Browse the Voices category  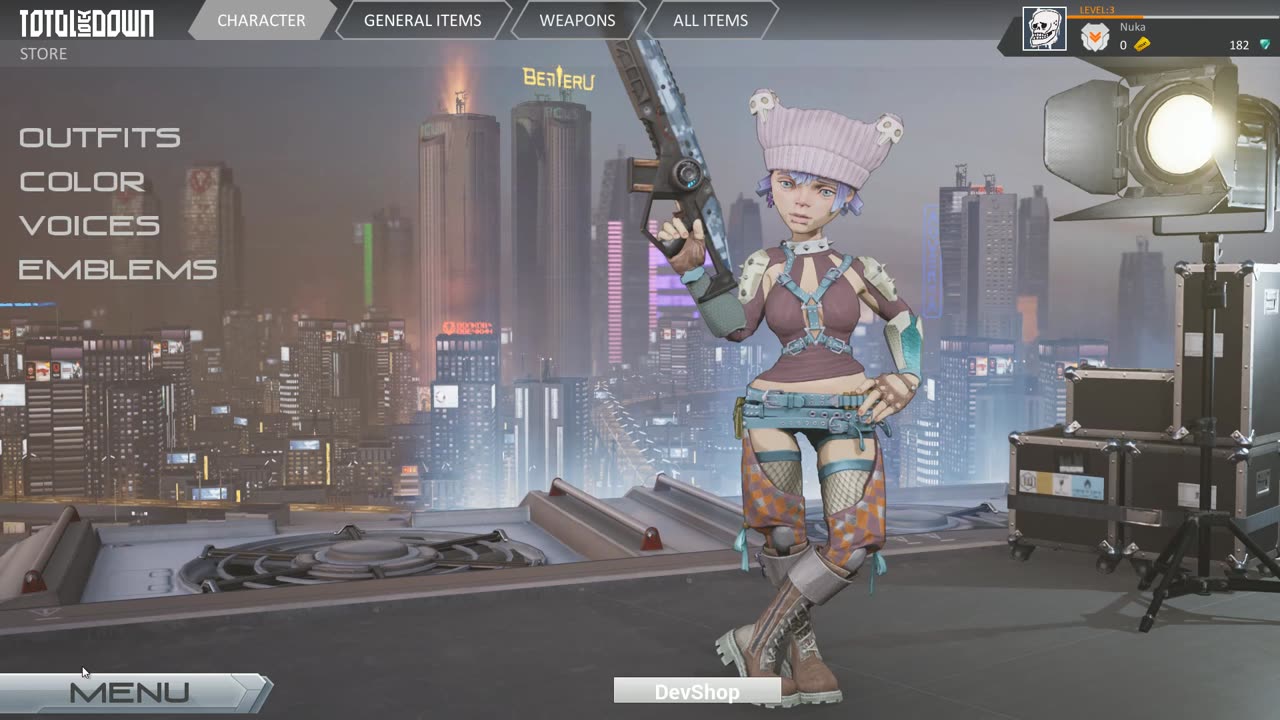click(x=89, y=225)
